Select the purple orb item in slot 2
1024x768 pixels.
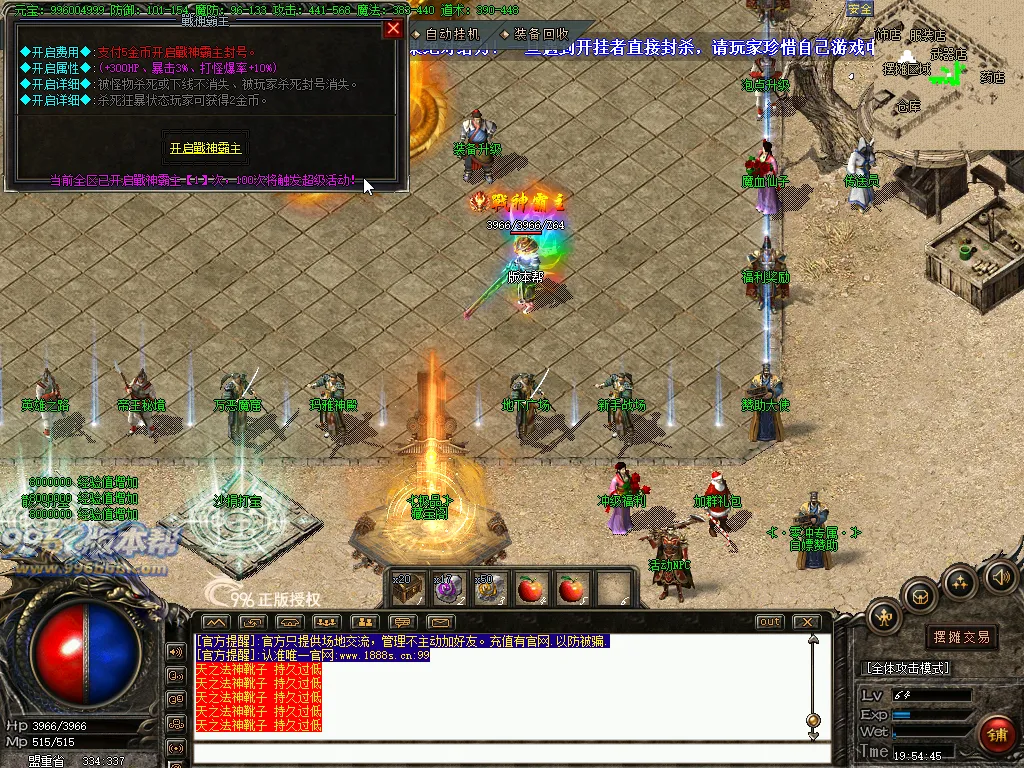449,589
